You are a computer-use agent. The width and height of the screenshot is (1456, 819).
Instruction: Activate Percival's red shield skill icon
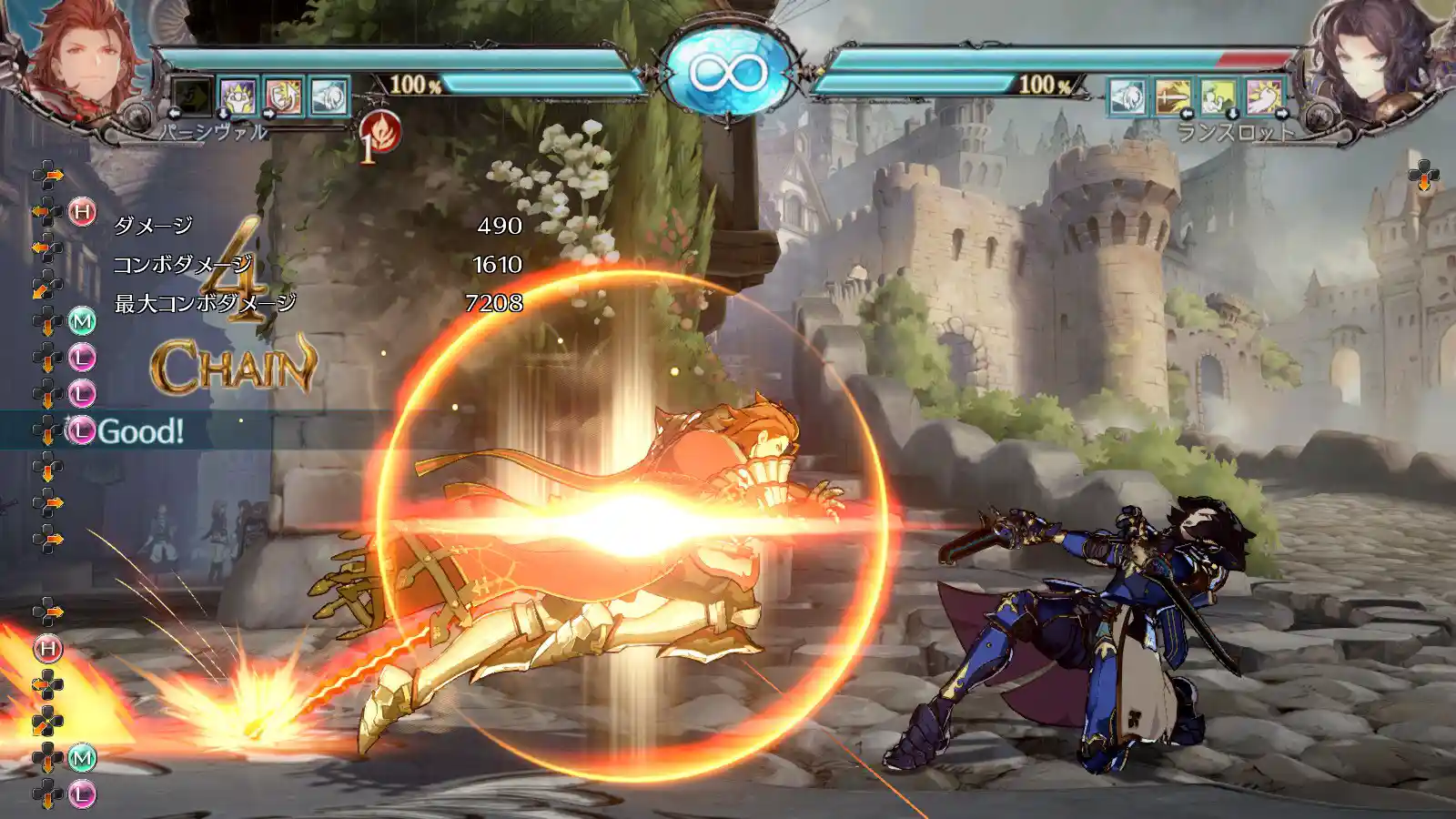tap(284, 96)
